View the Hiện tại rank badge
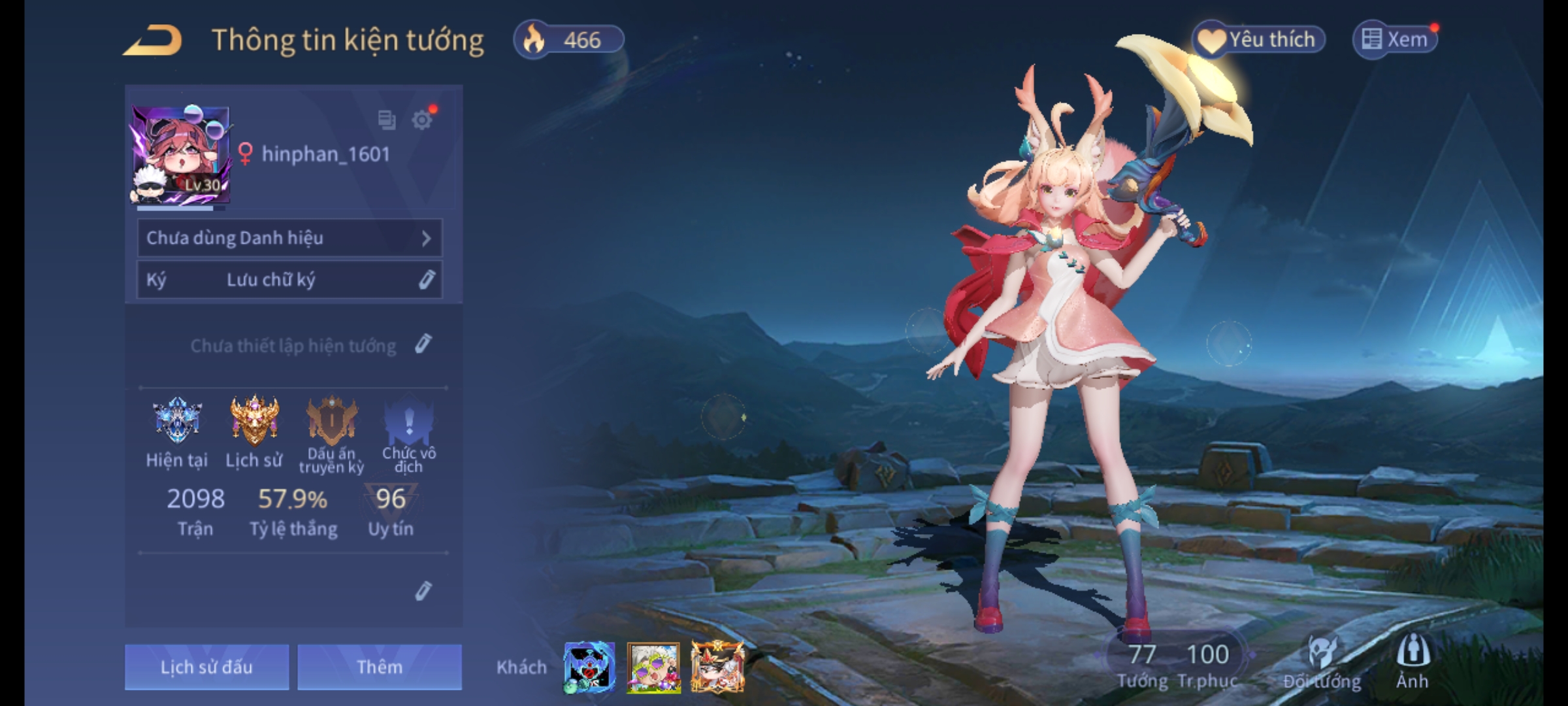 pyautogui.click(x=176, y=420)
